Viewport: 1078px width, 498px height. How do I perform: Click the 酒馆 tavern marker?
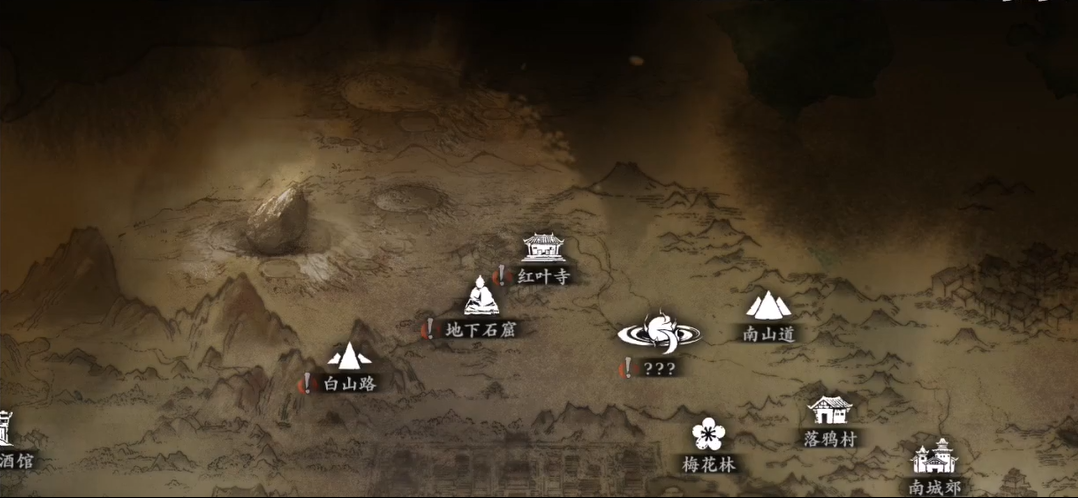click(6, 430)
